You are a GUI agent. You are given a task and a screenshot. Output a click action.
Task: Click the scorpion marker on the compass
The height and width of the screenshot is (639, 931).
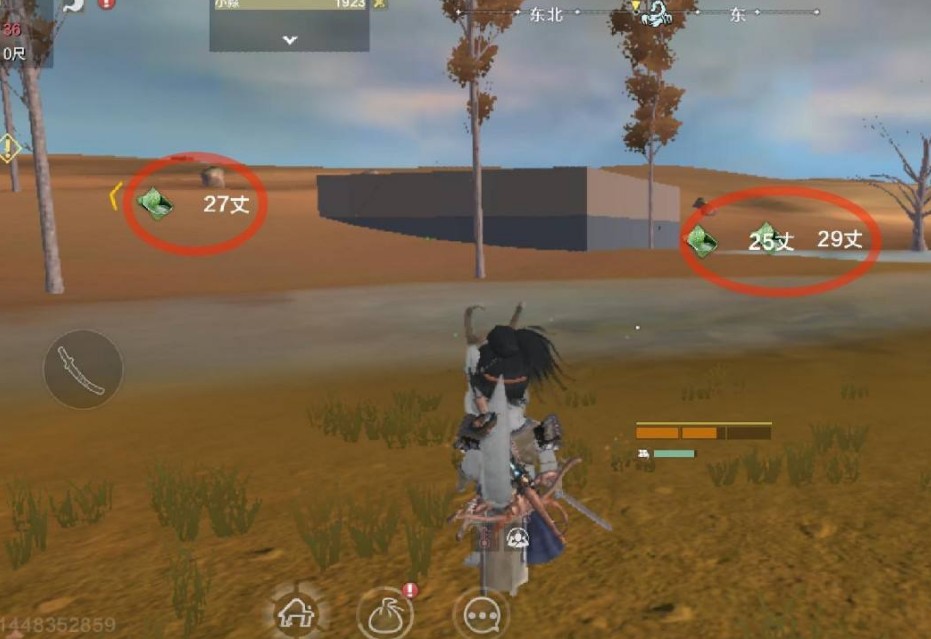659,12
